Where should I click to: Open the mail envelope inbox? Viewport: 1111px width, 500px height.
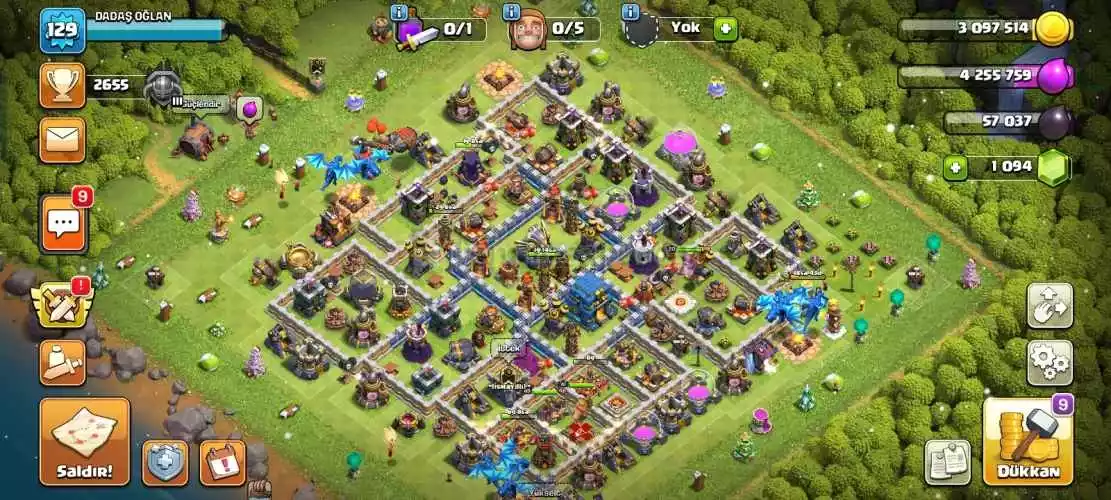[62, 140]
